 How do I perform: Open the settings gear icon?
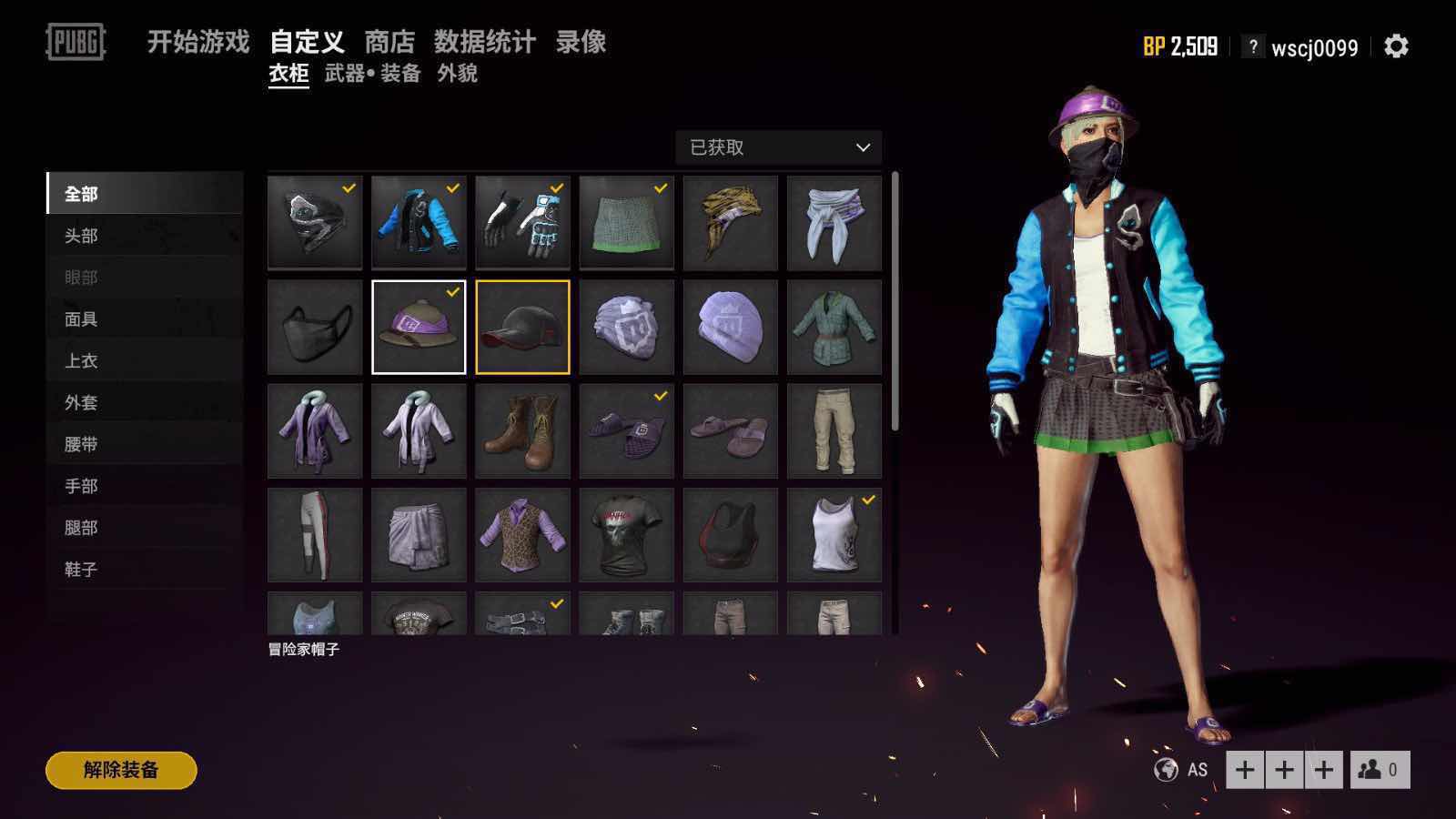[1394, 47]
